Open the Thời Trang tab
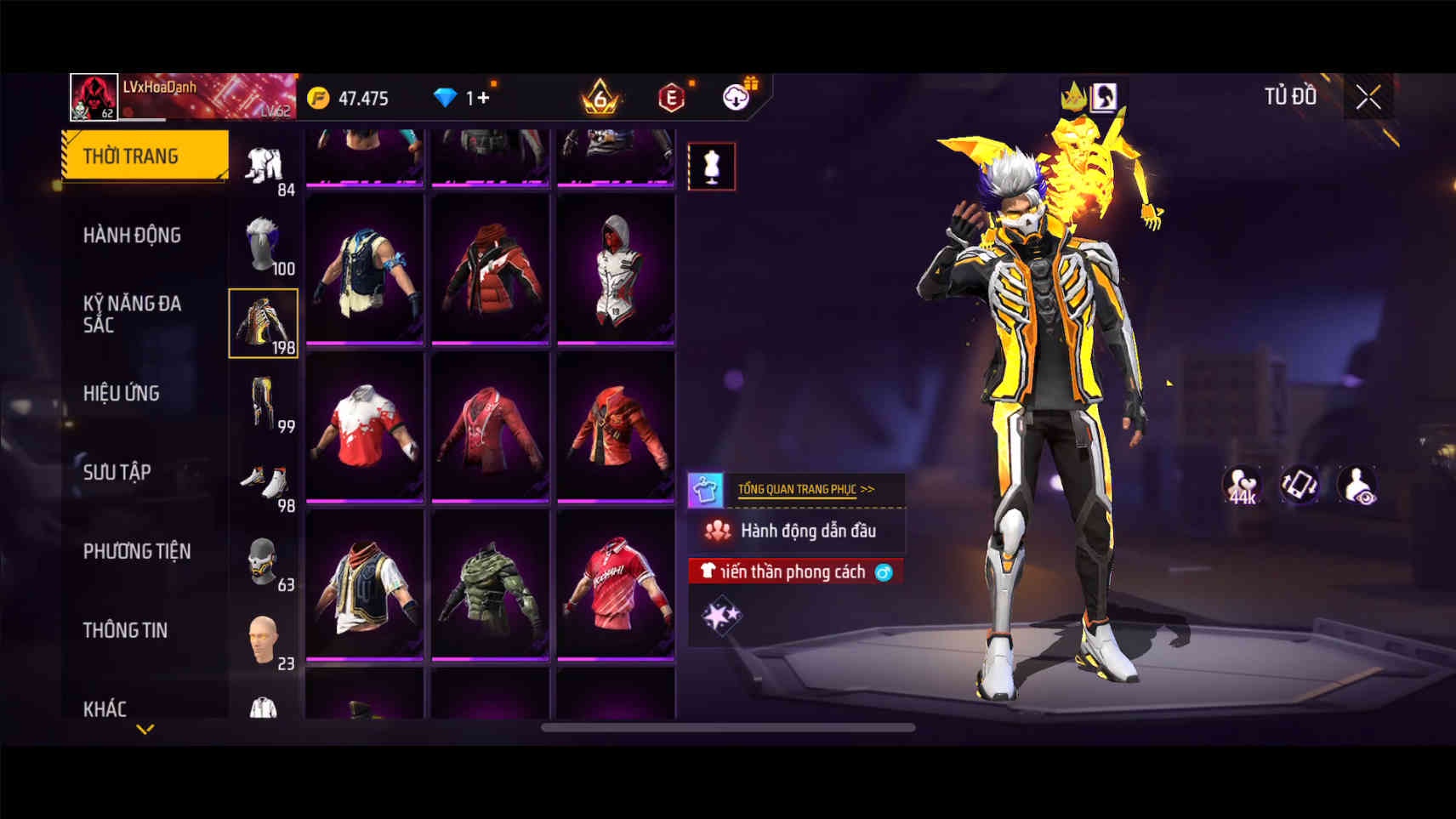 click(145, 156)
